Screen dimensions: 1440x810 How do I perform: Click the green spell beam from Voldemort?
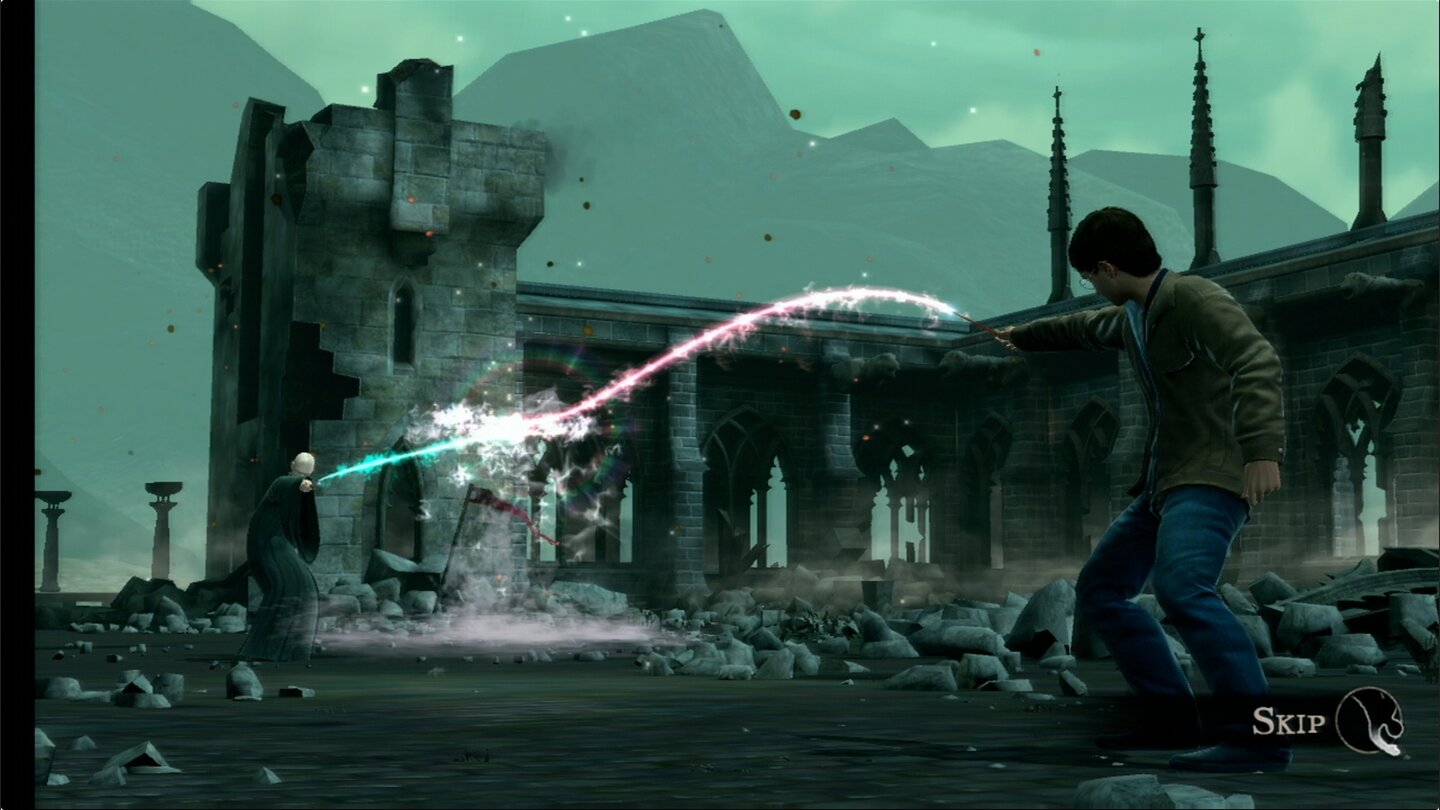tap(390, 458)
